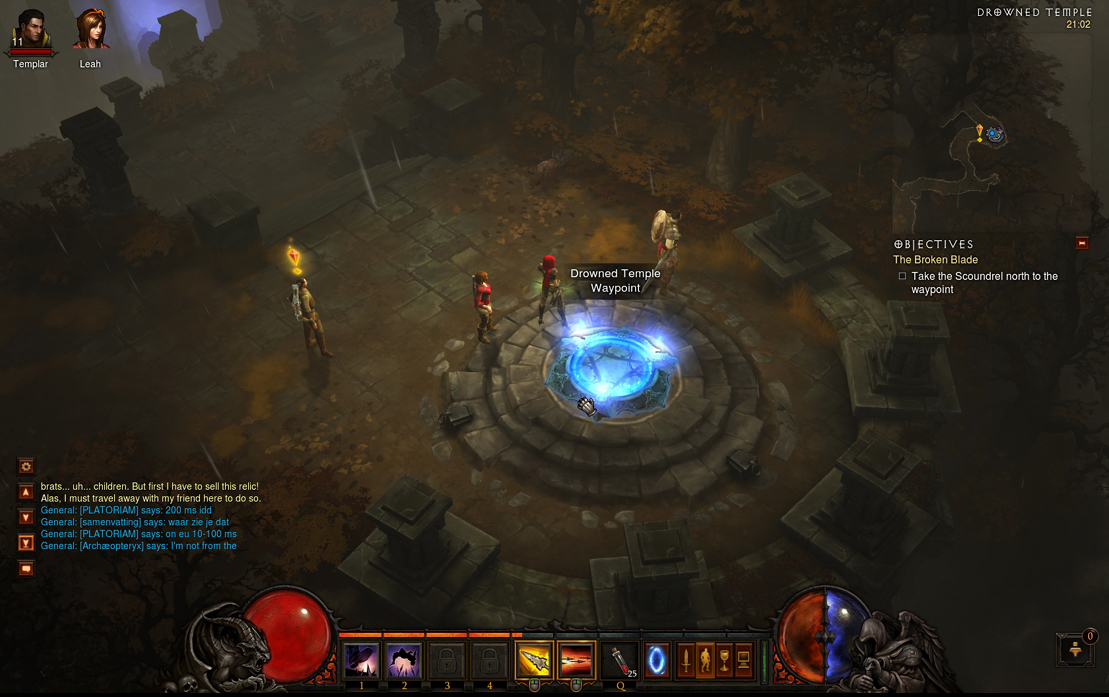Click Leah's portrait

tap(90, 31)
